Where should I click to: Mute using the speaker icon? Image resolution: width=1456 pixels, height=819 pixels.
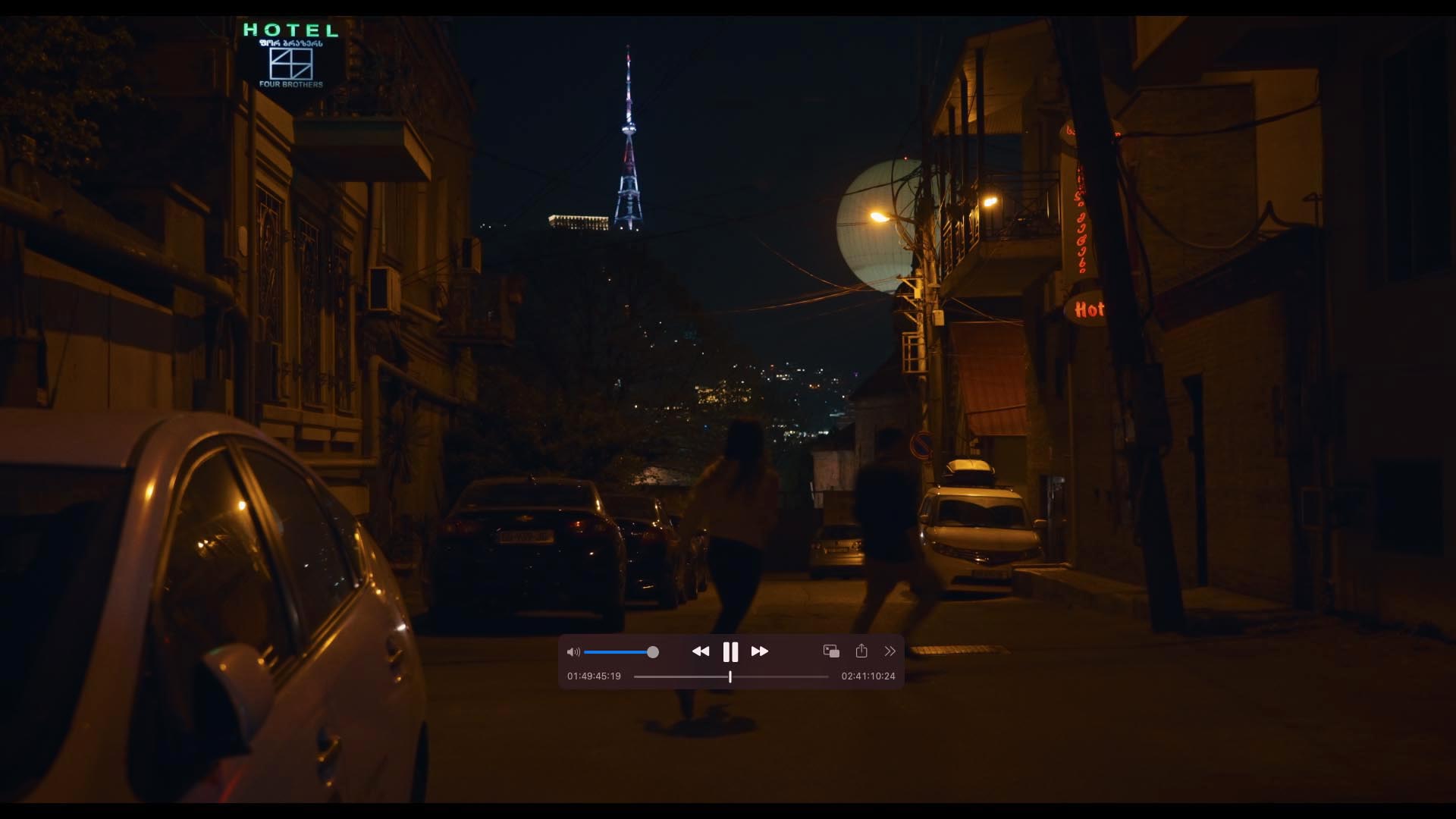(573, 652)
